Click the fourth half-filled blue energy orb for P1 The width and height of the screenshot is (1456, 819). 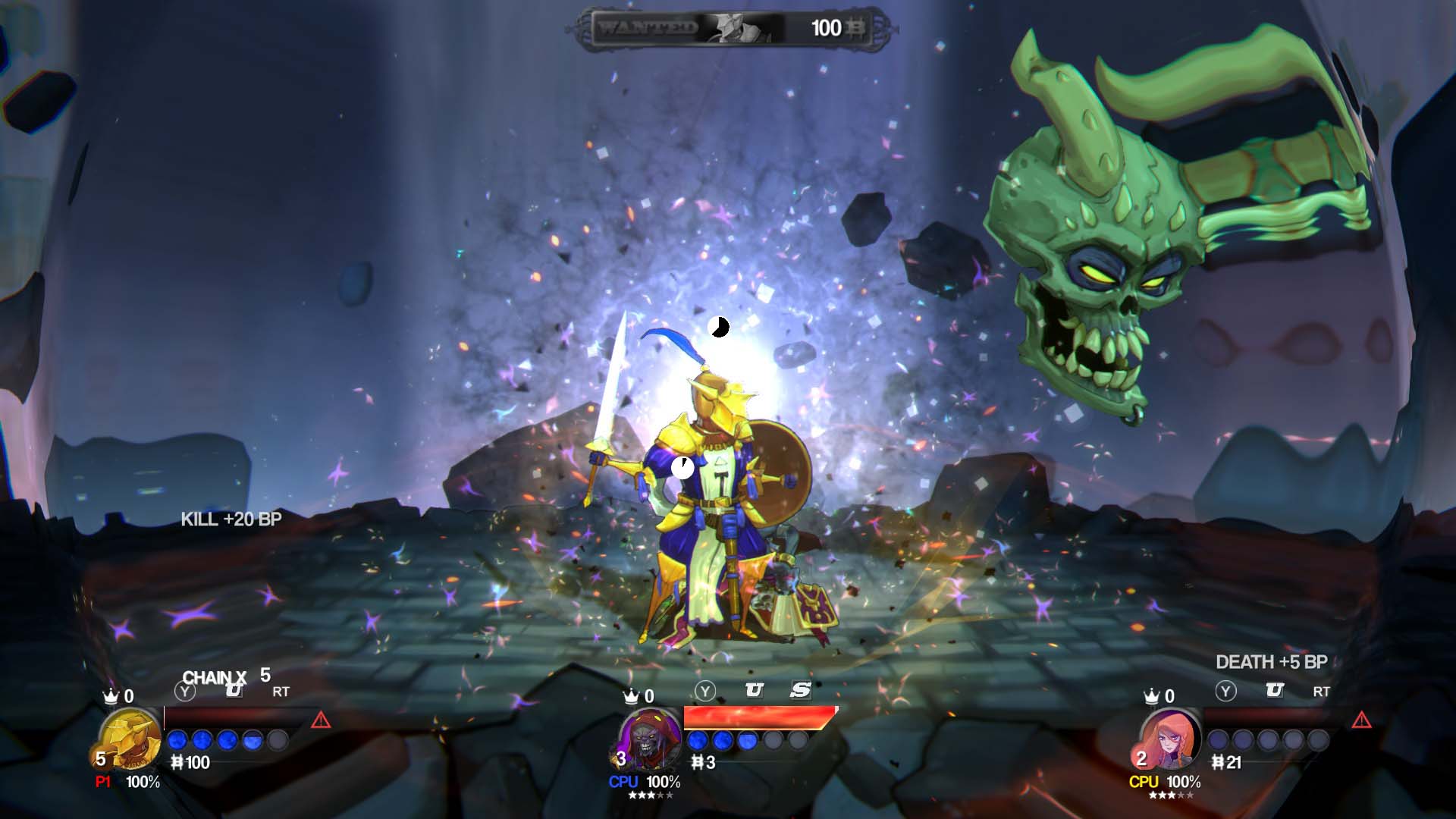pyautogui.click(x=251, y=740)
